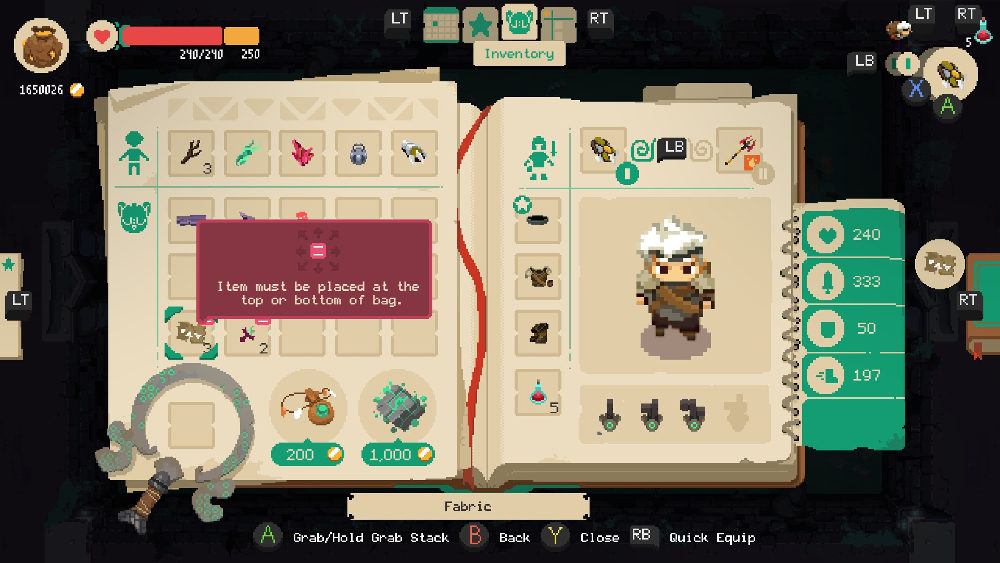Select the flaming axe in weapon set two
Image resolution: width=1000 pixels, height=563 pixels.
click(x=741, y=151)
